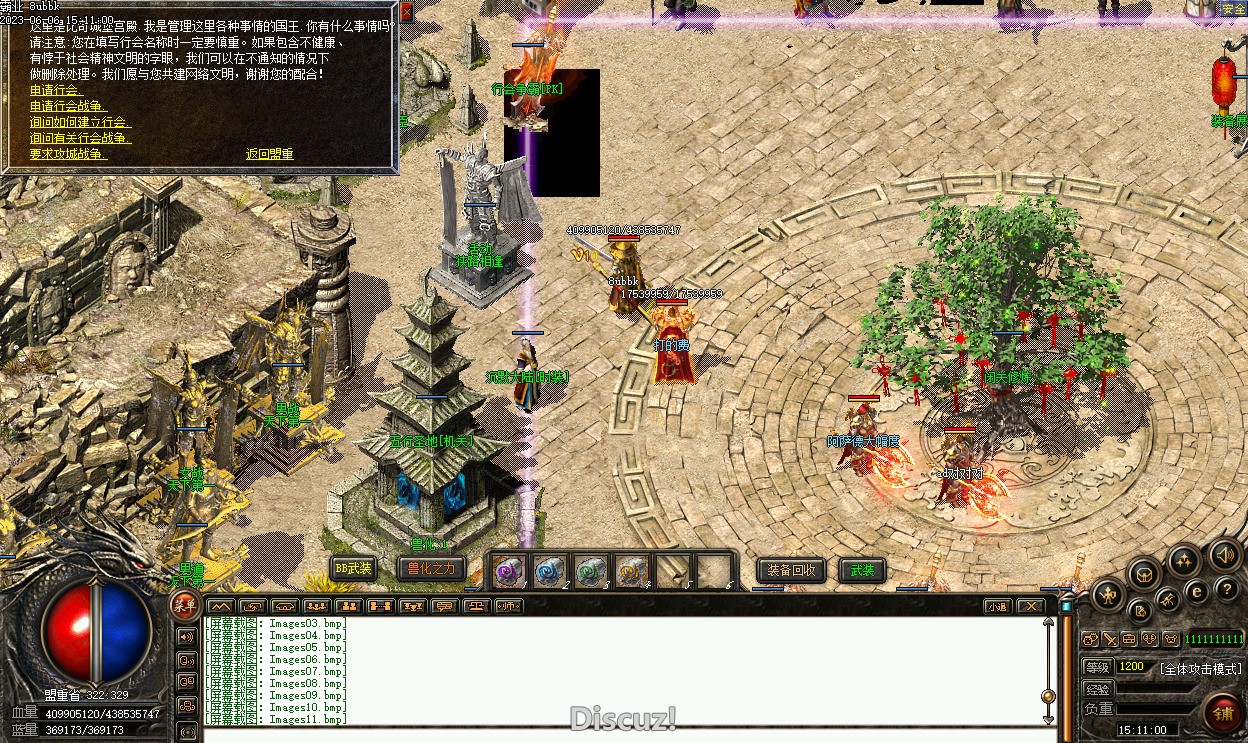
Task: Use the purple scroll in hotbar slot 1
Action: (510, 572)
